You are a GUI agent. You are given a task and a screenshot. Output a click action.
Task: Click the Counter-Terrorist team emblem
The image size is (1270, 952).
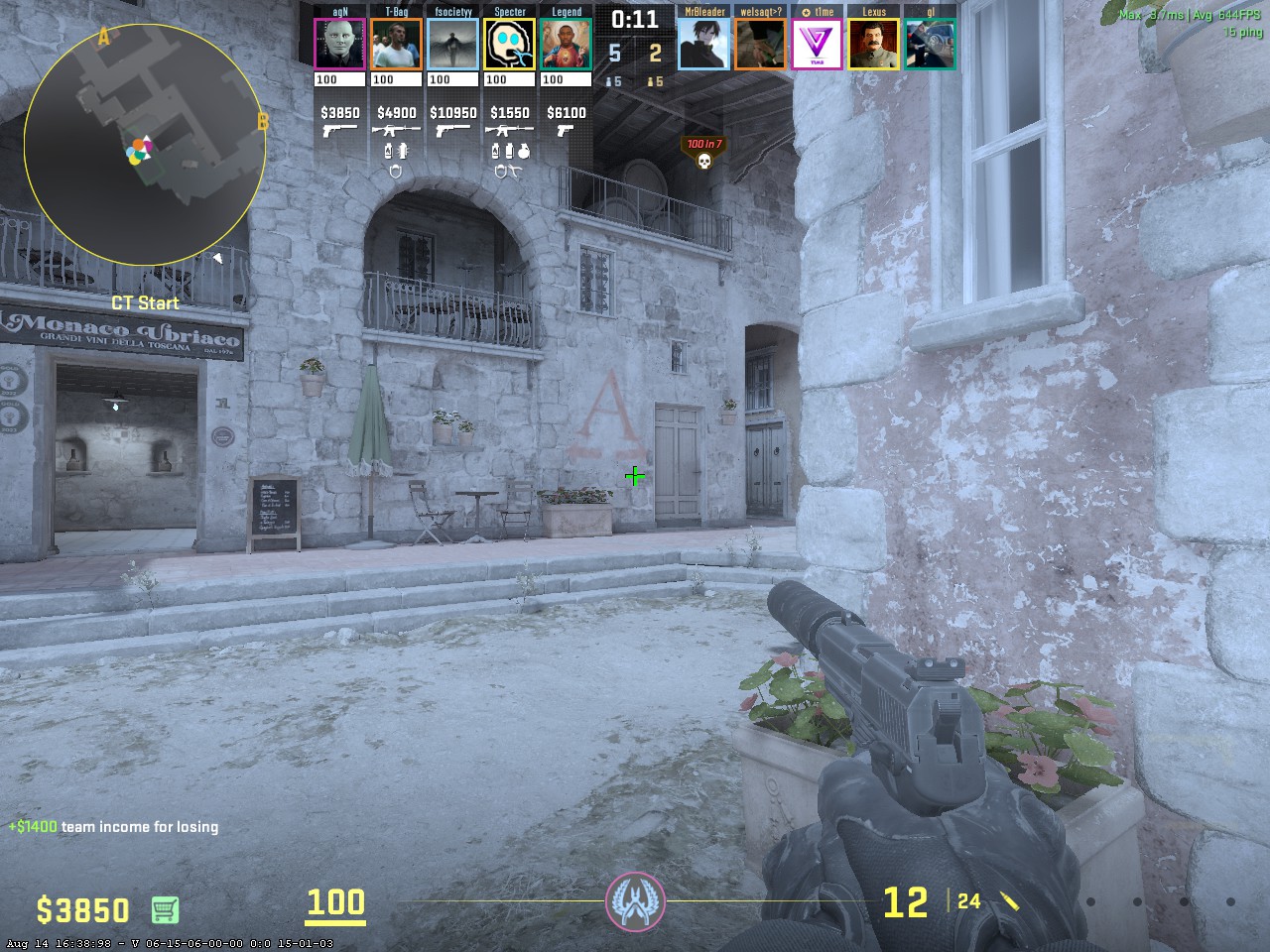point(635,902)
